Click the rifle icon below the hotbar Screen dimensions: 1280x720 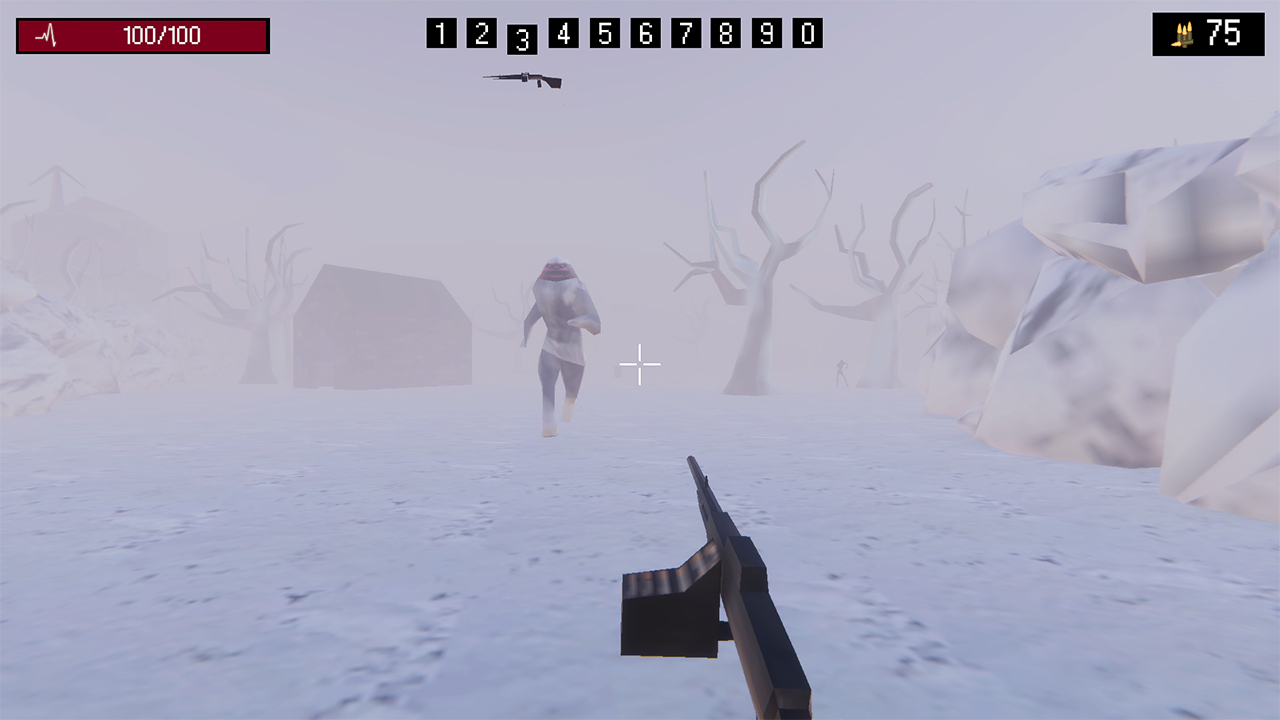tap(522, 80)
